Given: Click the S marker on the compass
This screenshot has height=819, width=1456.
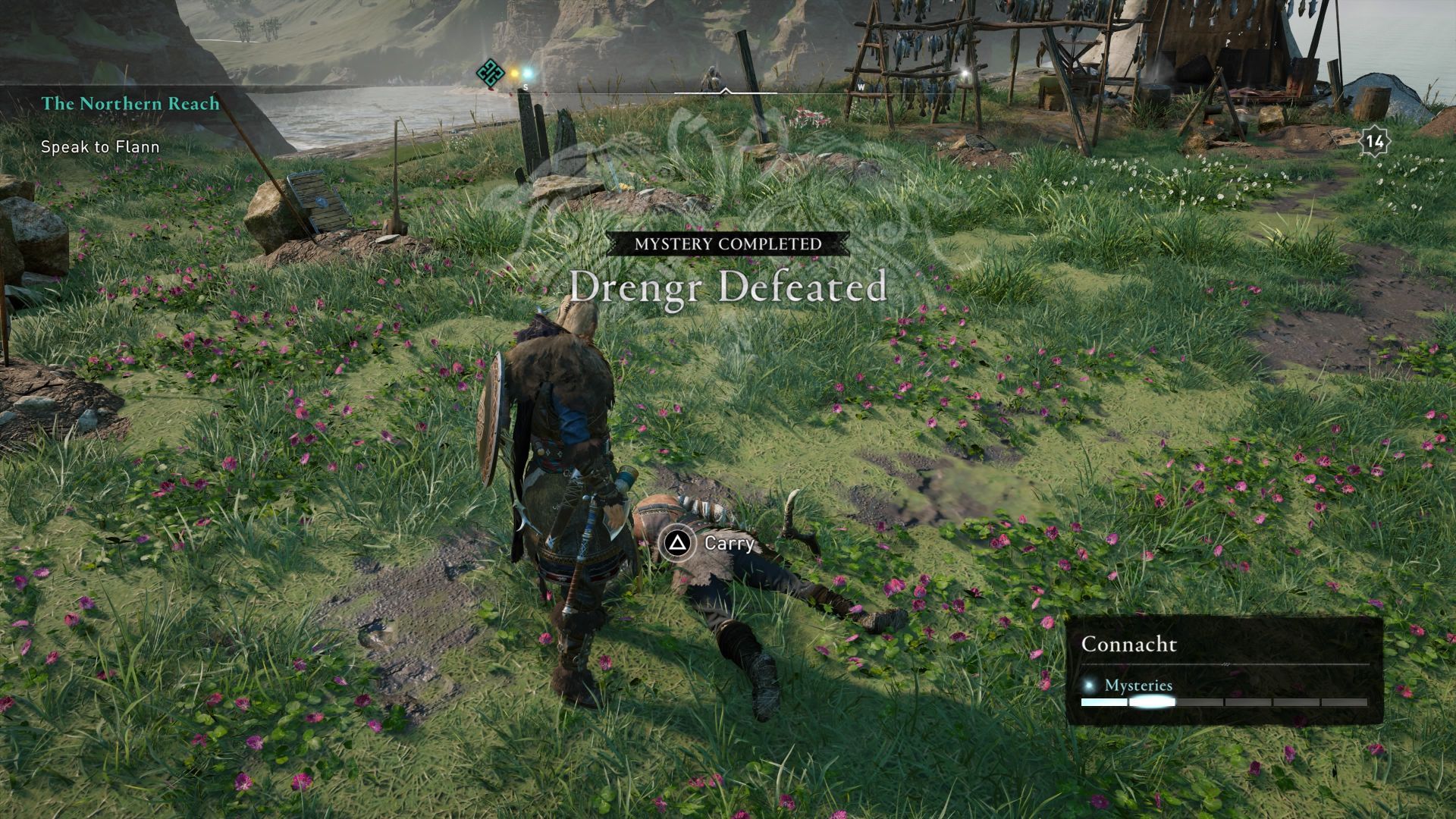Looking at the screenshot, I should pos(525,87).
